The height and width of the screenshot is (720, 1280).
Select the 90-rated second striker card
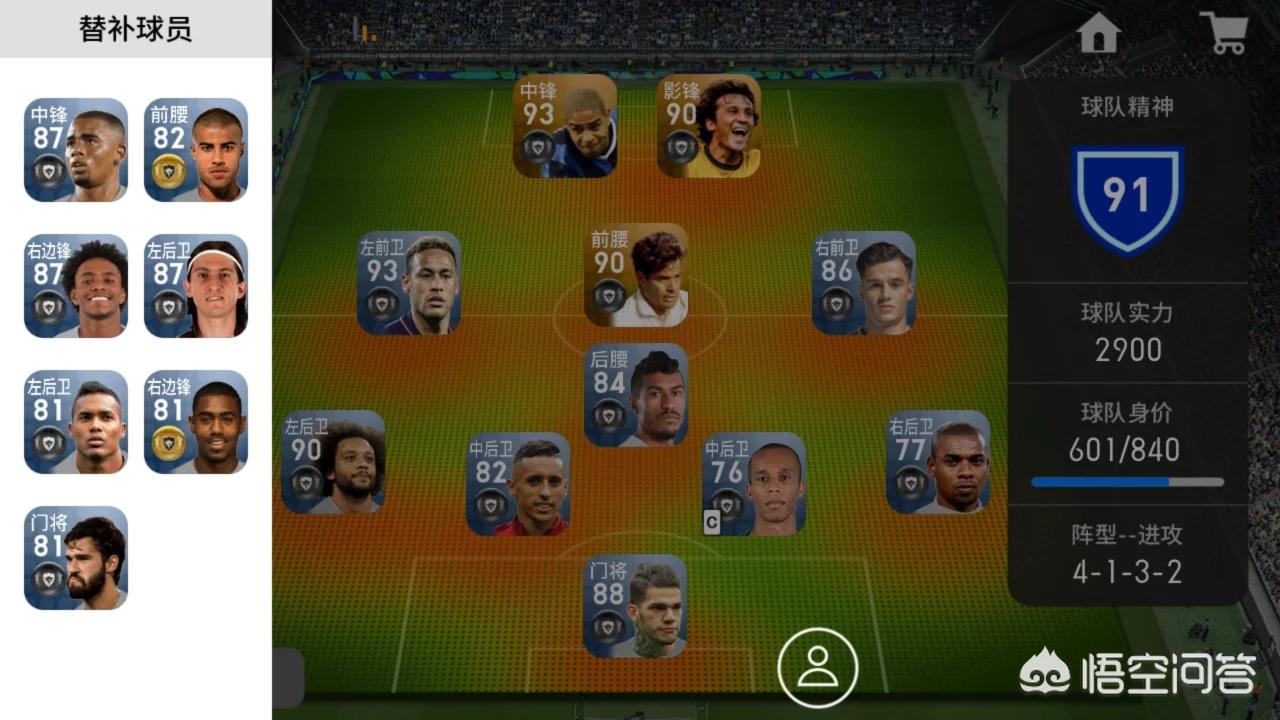click(x=709, y=126)
